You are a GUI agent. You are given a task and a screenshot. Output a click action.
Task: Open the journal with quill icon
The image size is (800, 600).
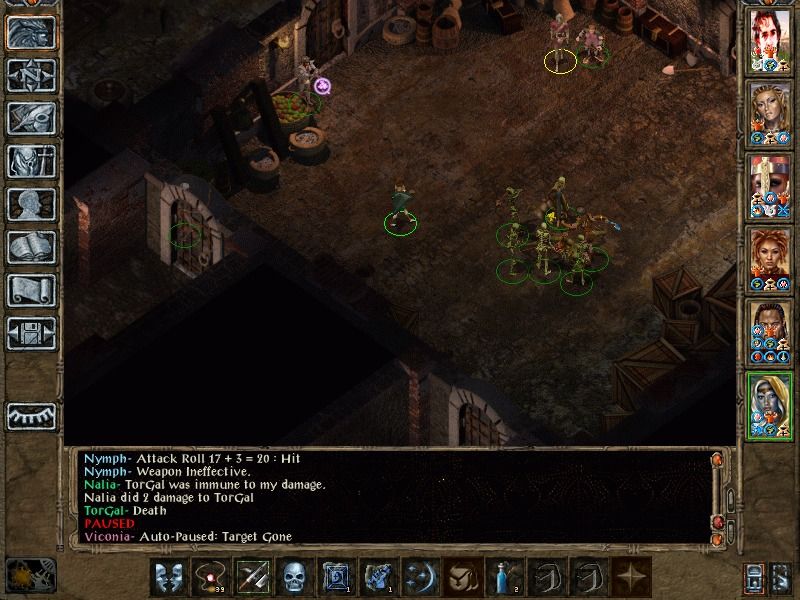(31, 119)
